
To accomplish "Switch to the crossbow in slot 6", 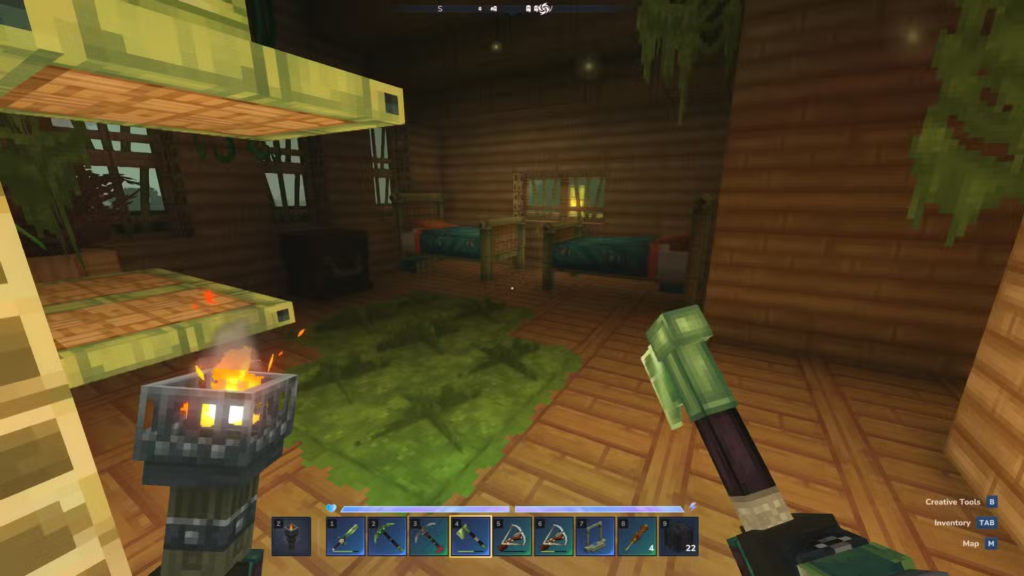I will coord(553,536).
